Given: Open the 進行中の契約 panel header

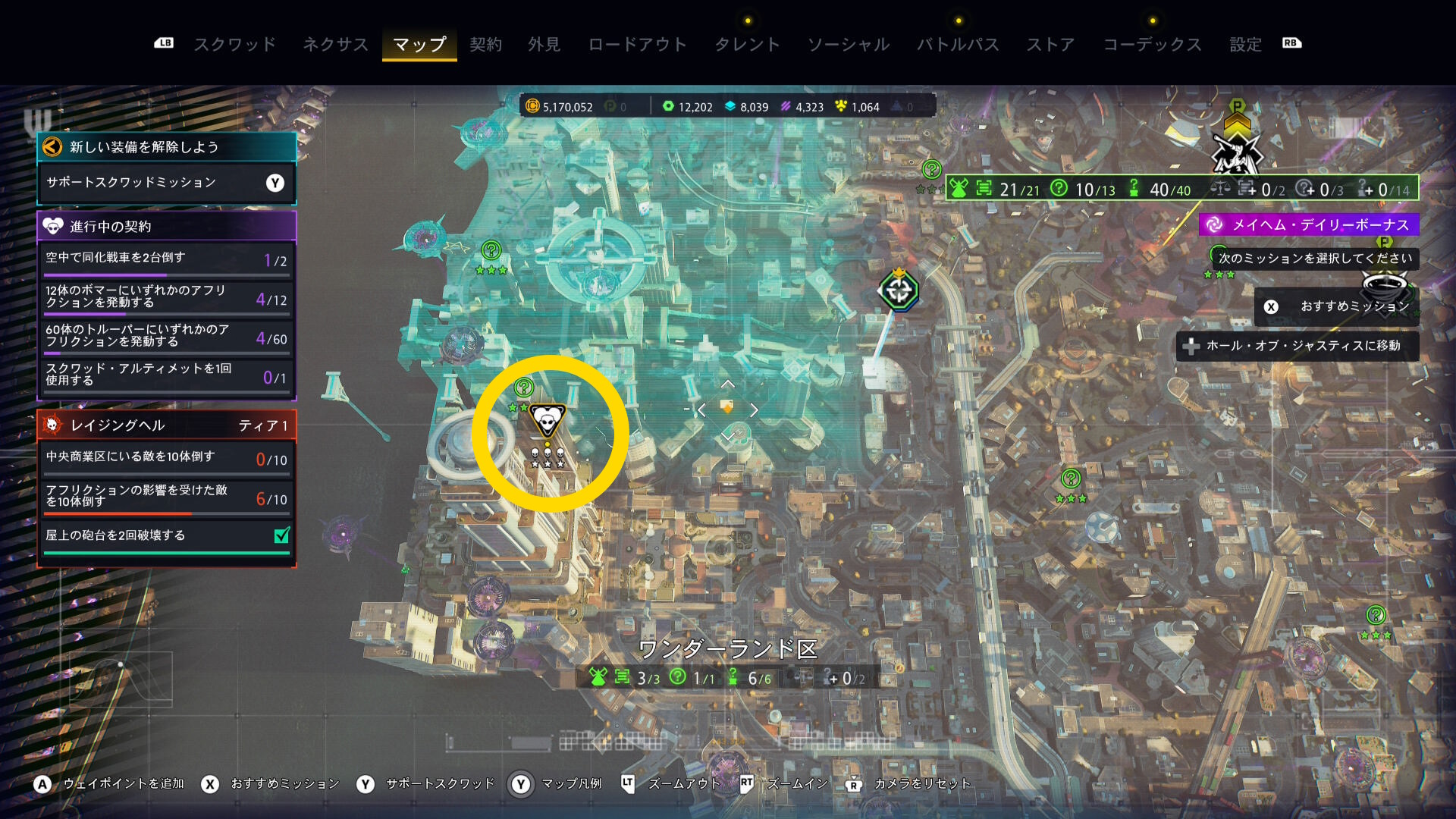Looking at the screenshot, I should pyautogui.click(x=166, y=226).
